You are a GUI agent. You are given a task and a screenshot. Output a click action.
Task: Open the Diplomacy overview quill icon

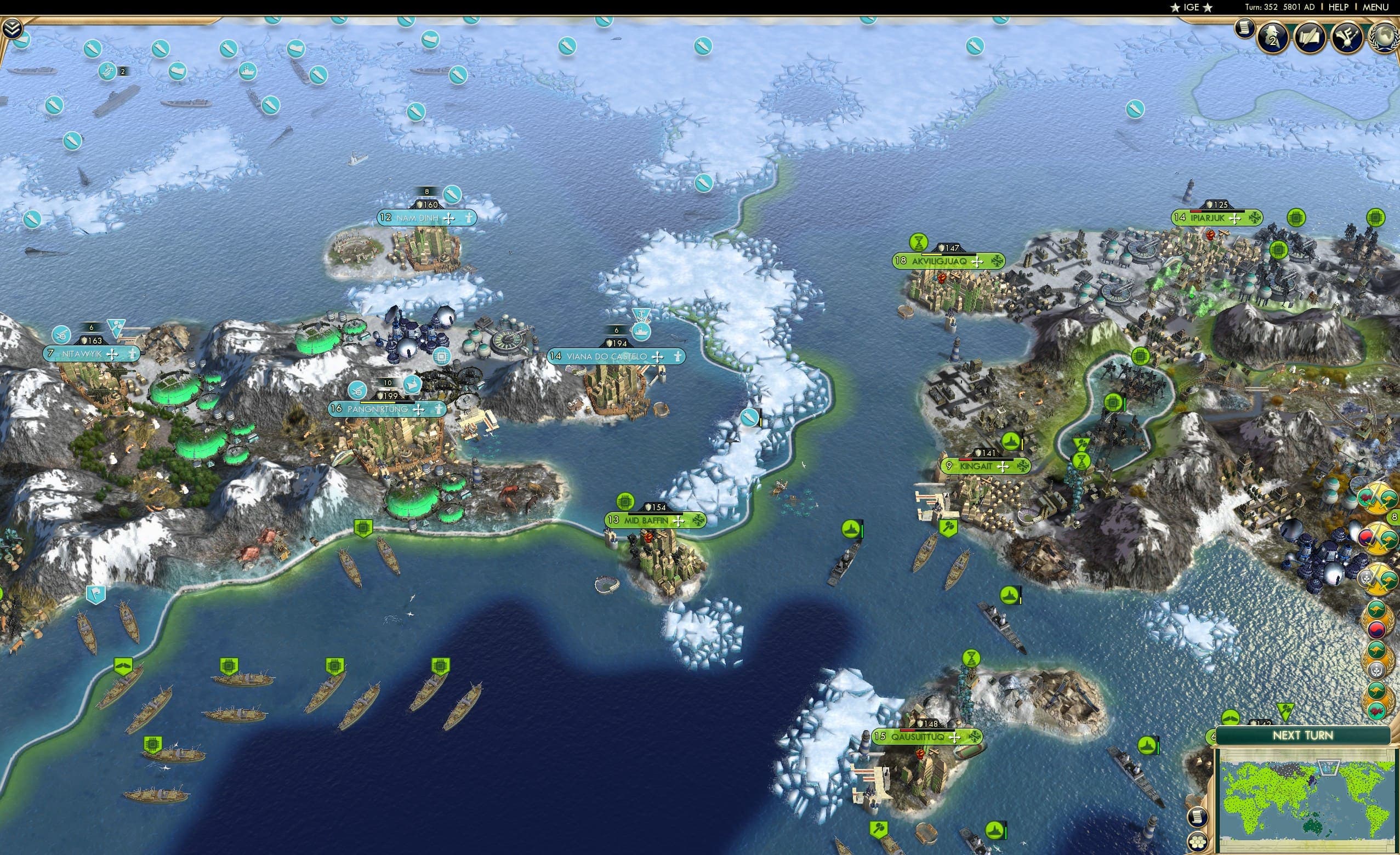pyautogui.click(x=1309, y=37)
